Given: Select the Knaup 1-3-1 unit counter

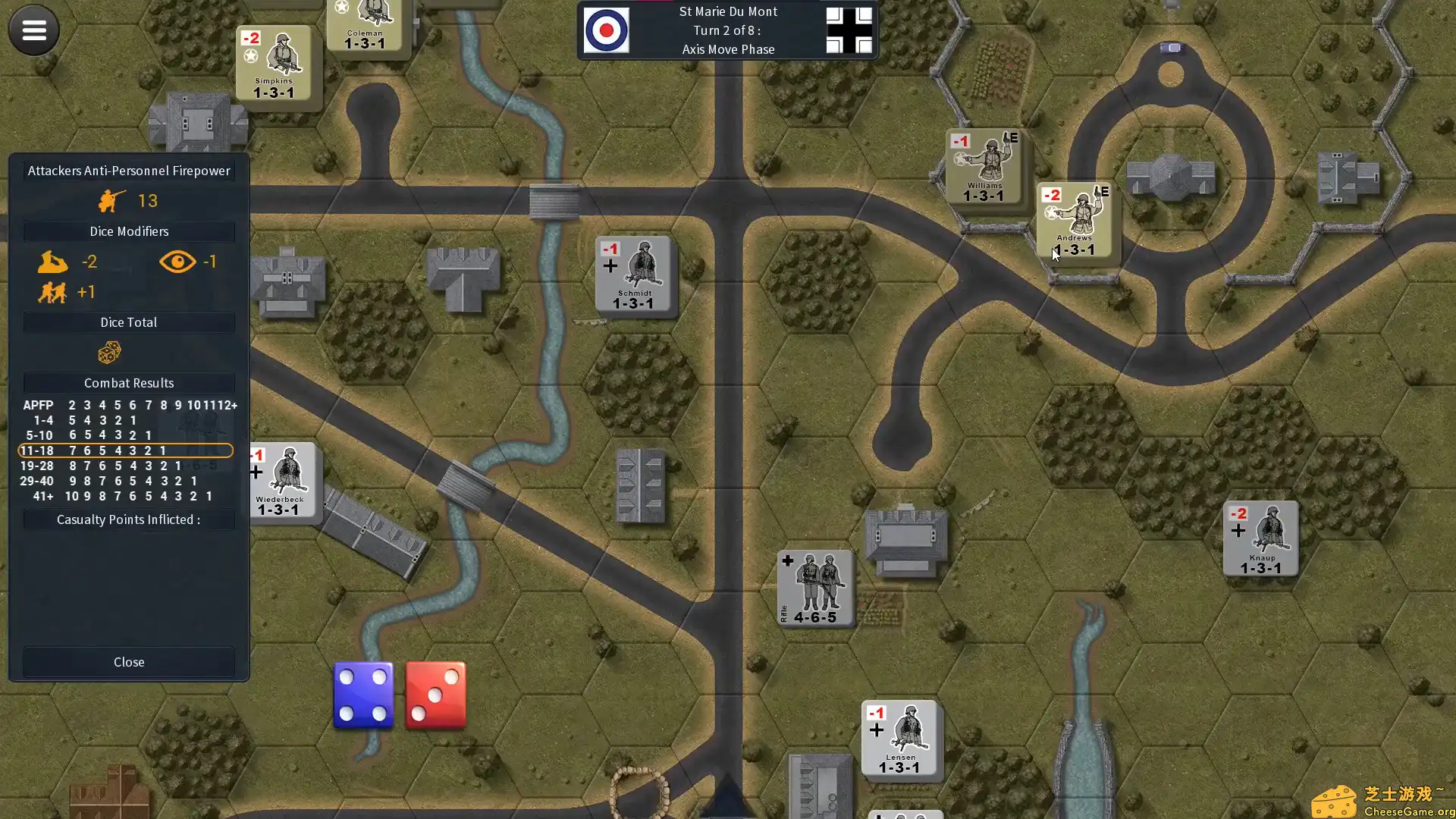Looking at the screenshot, I should (1260, 538).
